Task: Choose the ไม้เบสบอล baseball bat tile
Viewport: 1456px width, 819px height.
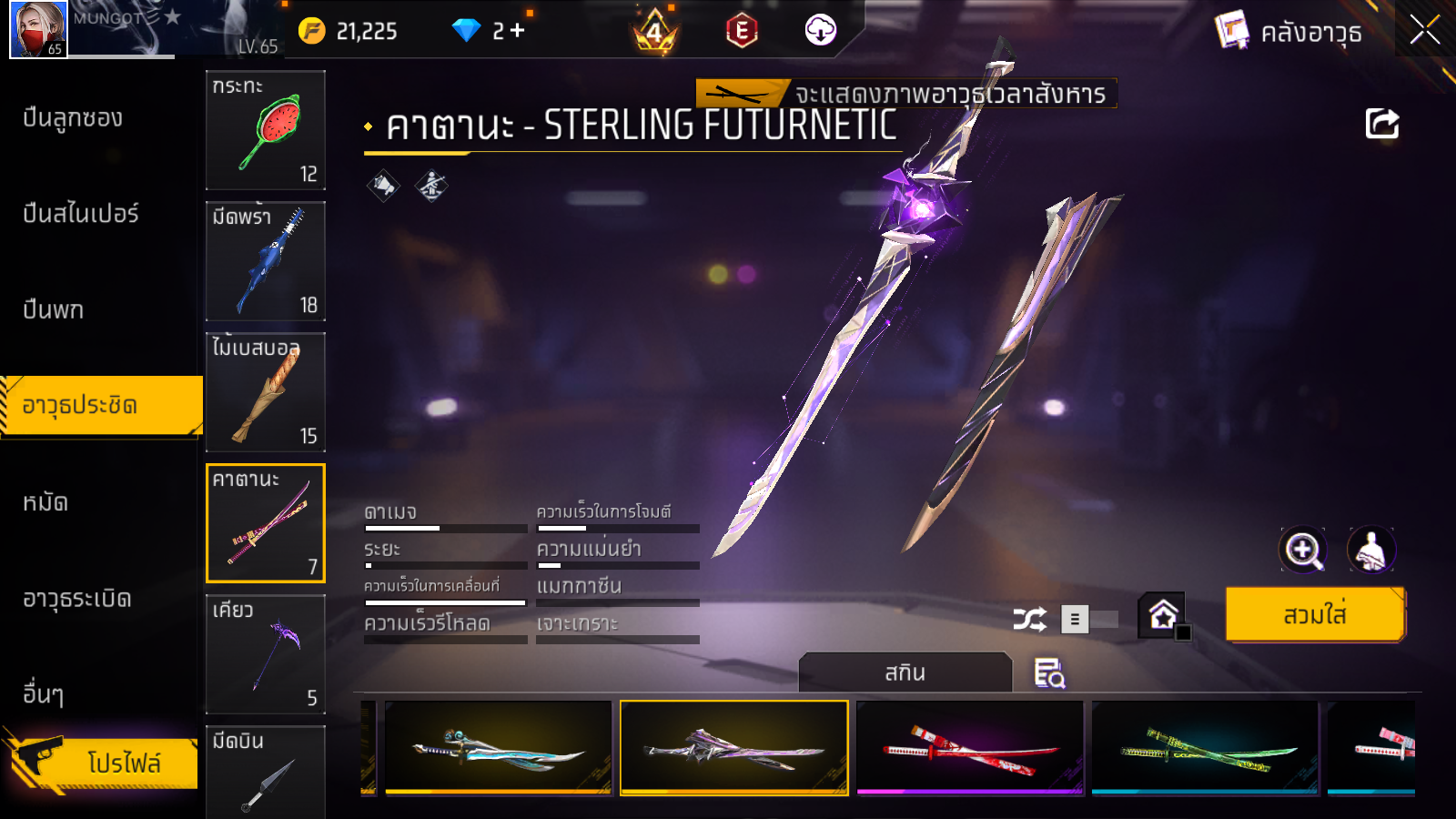Action: click(265, 392)
